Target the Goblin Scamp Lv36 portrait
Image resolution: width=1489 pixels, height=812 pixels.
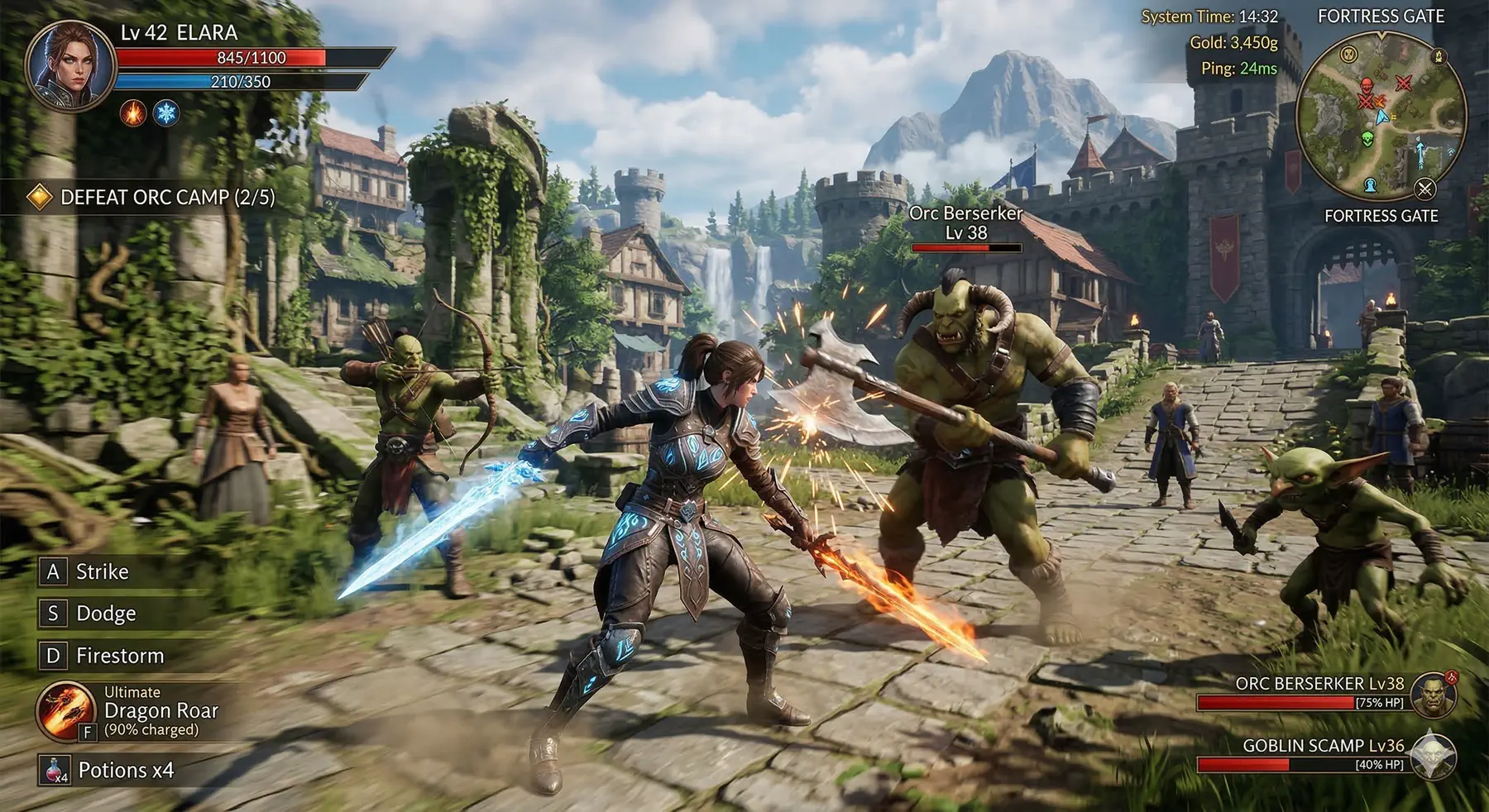tap(1434, 756)
